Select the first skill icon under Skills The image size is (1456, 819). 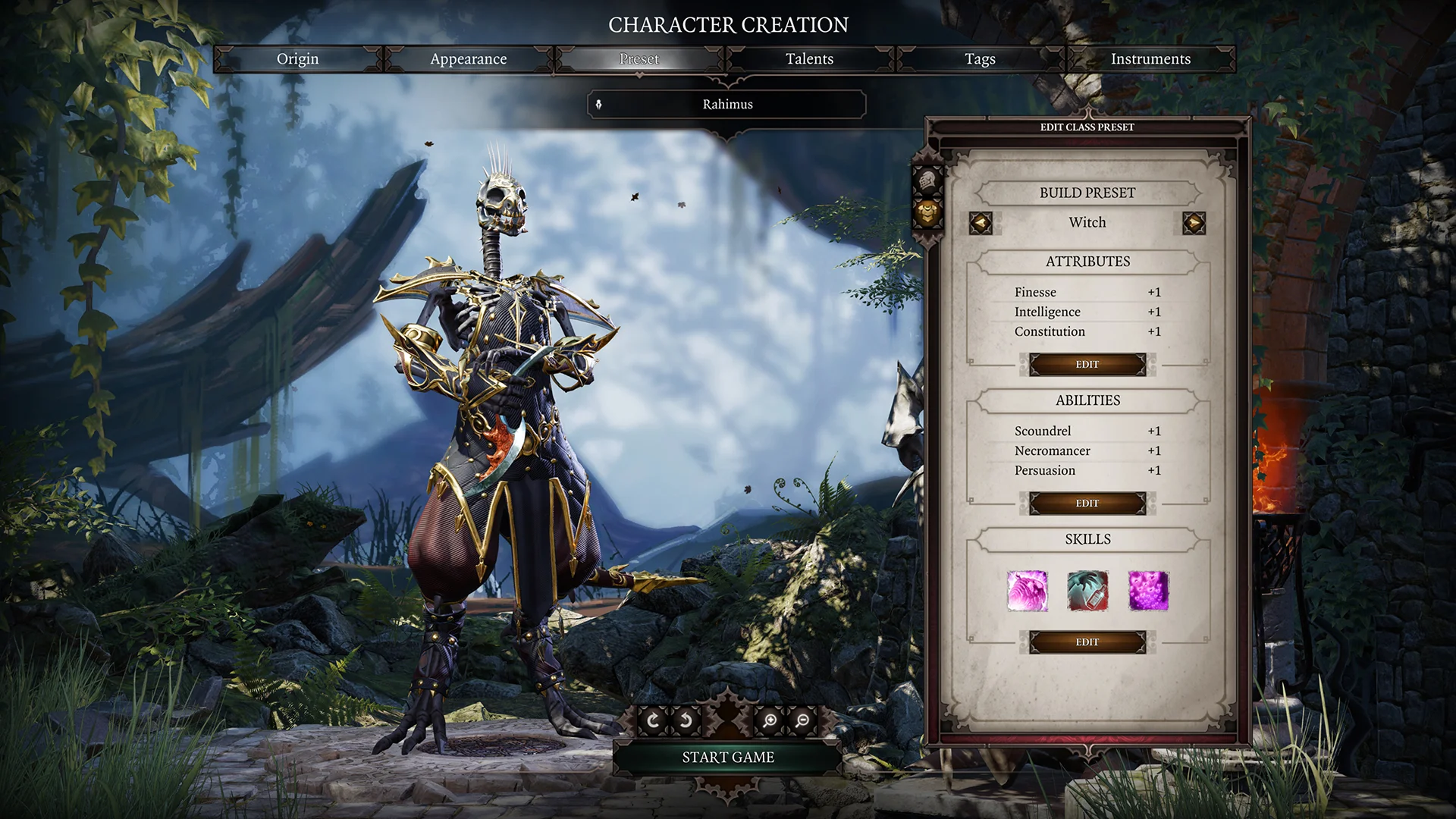tap(1028, 592)
